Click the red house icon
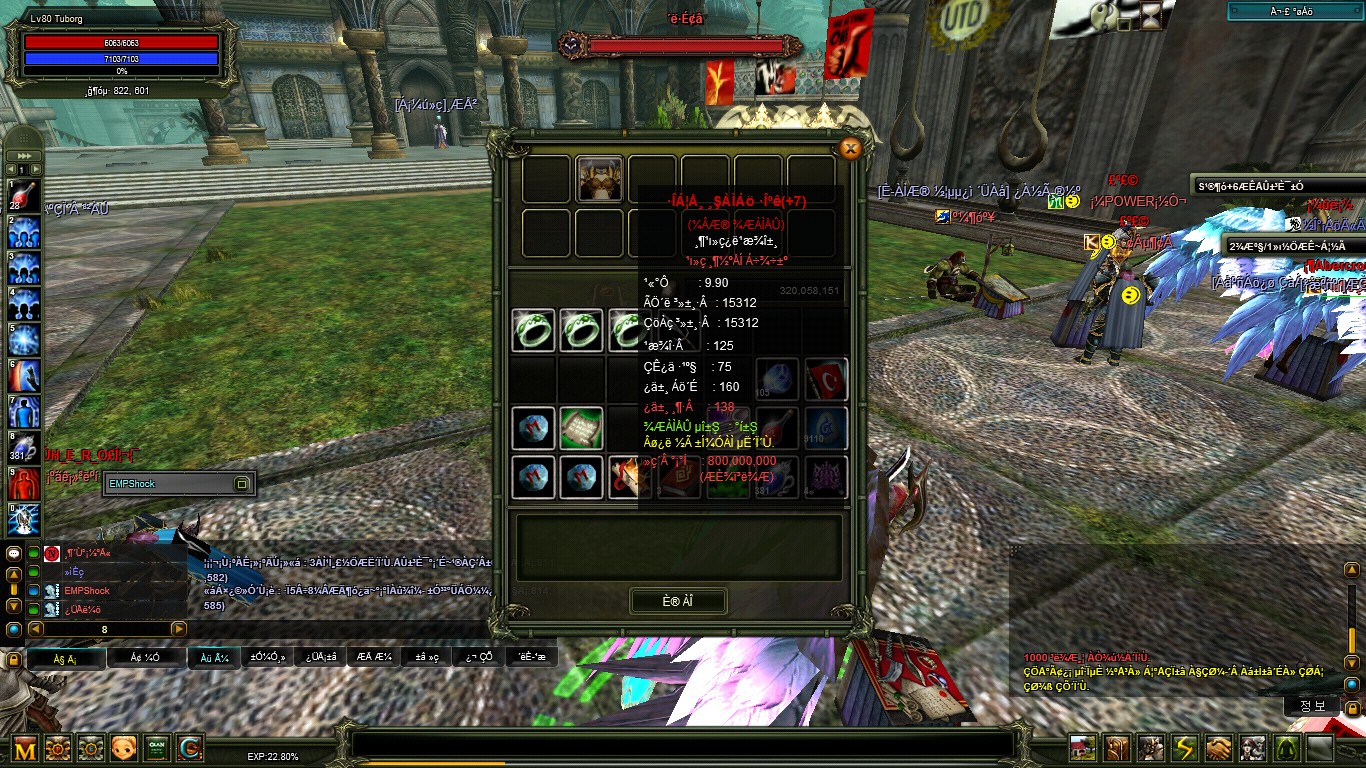The height and width of the screenshot is (768, 1366). [x=1082, y=748]
